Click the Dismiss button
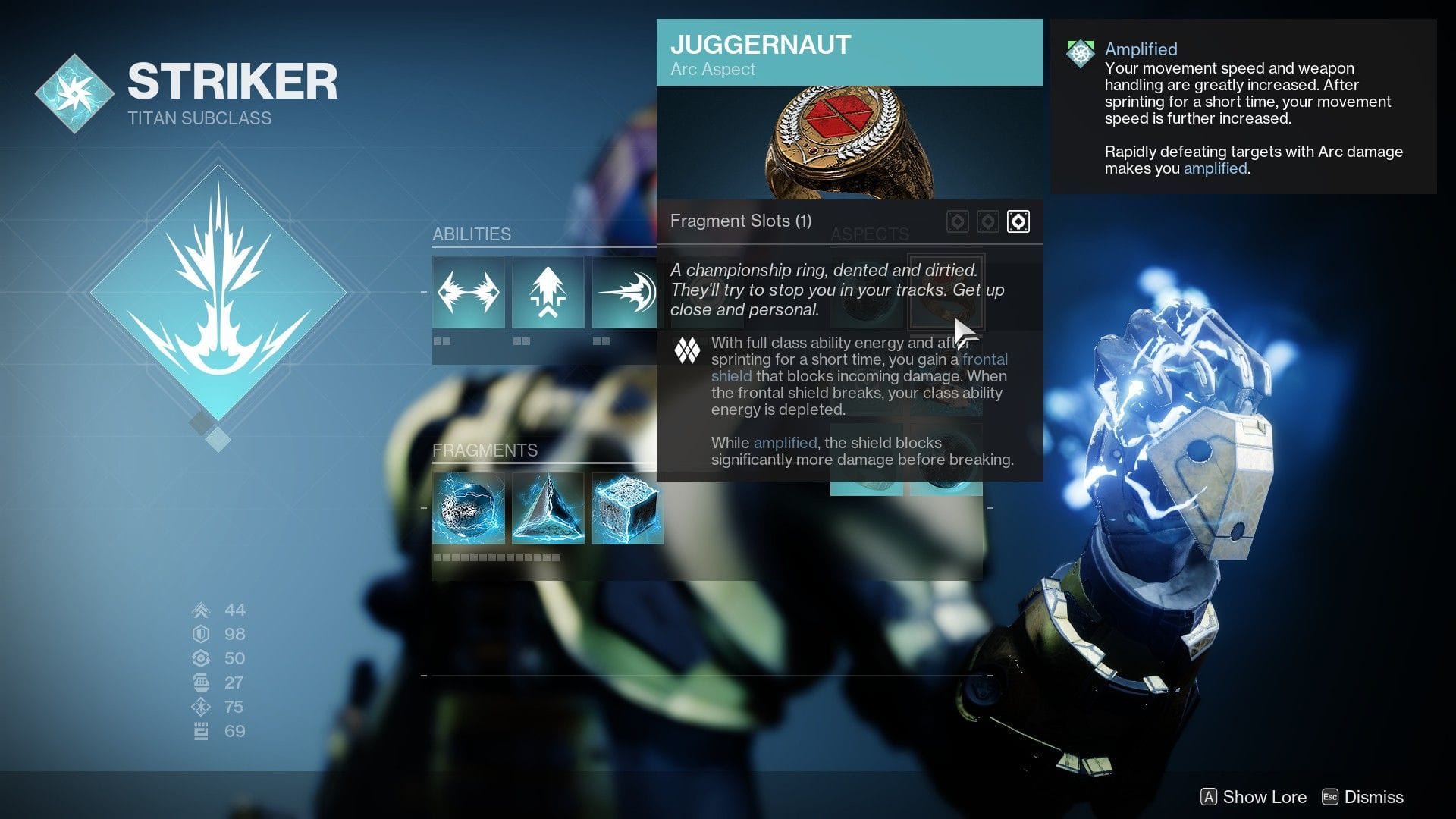The image size is (1456, 819). point(1372,797)
